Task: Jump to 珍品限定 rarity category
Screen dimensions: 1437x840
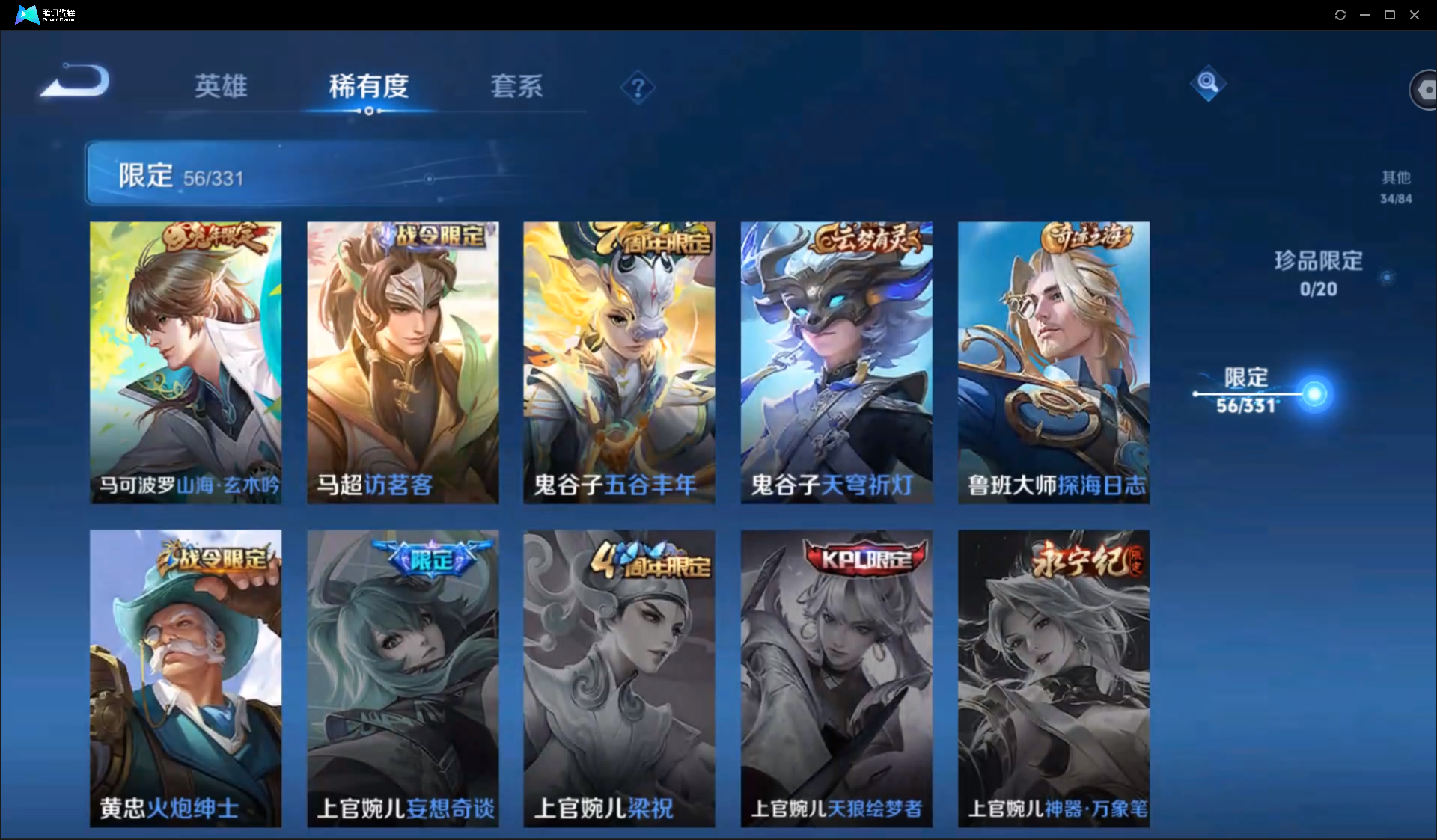Action: 1318,273
